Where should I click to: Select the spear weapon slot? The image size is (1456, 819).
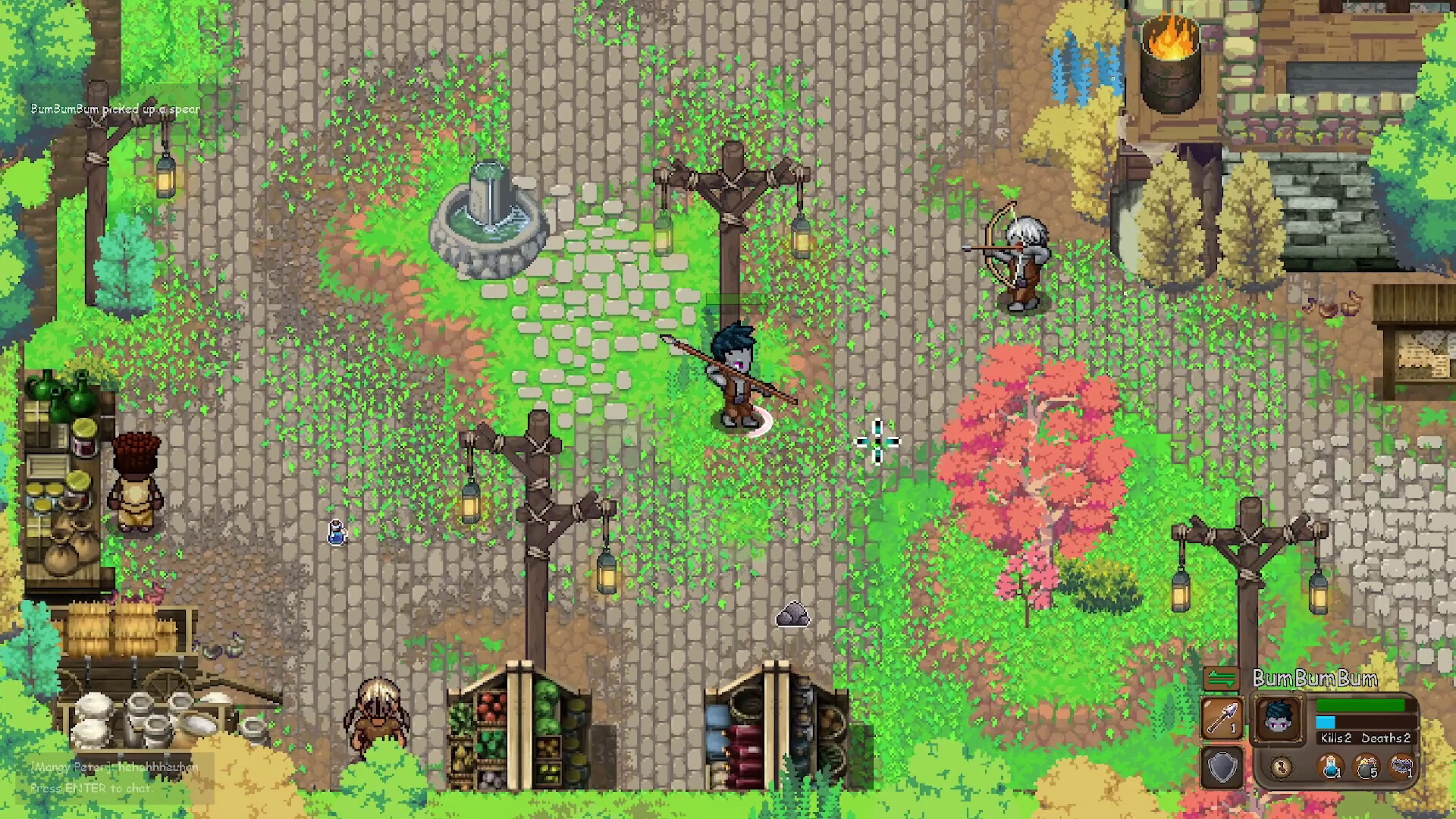[1222, 717]
